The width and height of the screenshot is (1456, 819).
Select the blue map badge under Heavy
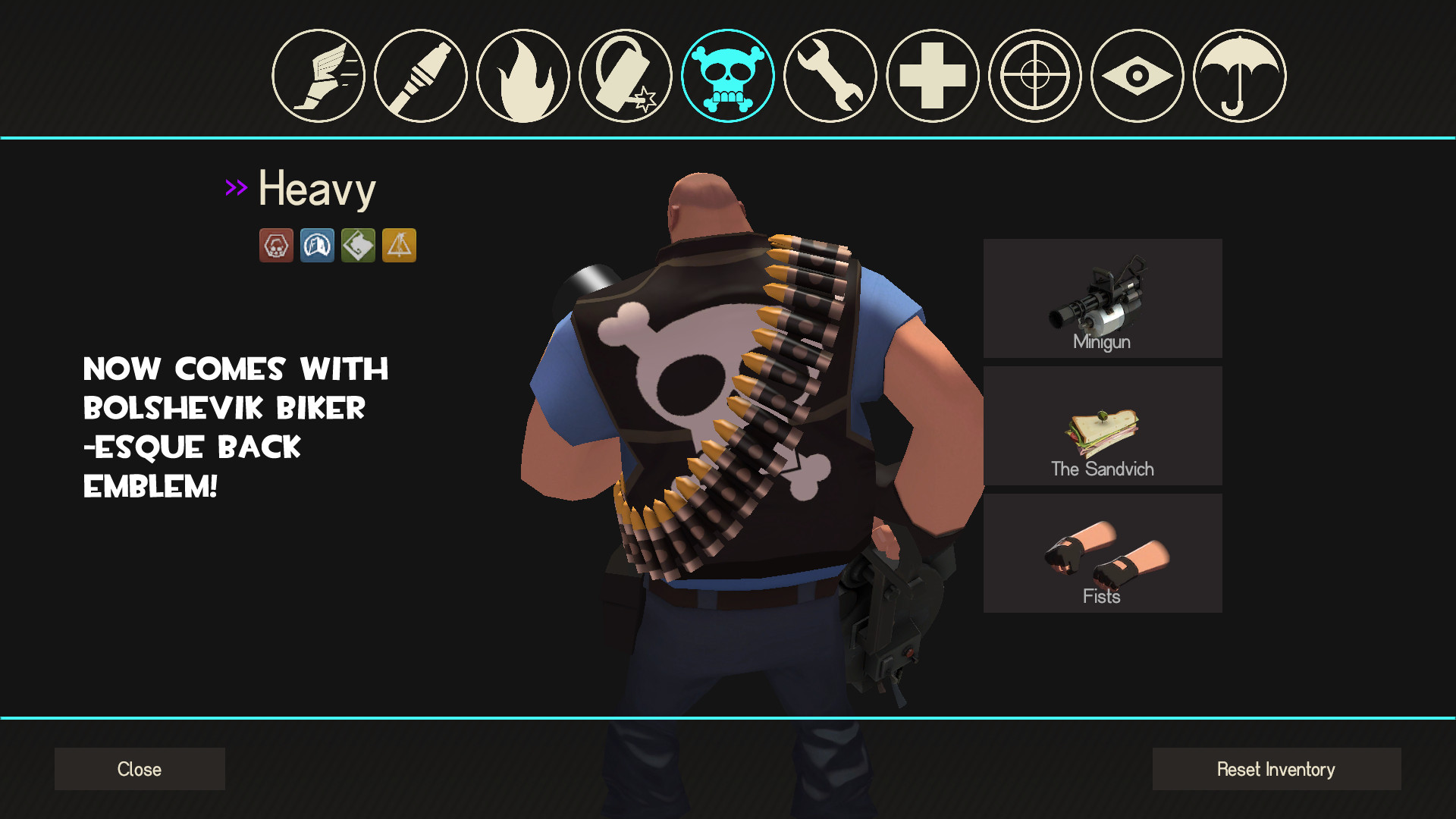(x=317, y=245)
